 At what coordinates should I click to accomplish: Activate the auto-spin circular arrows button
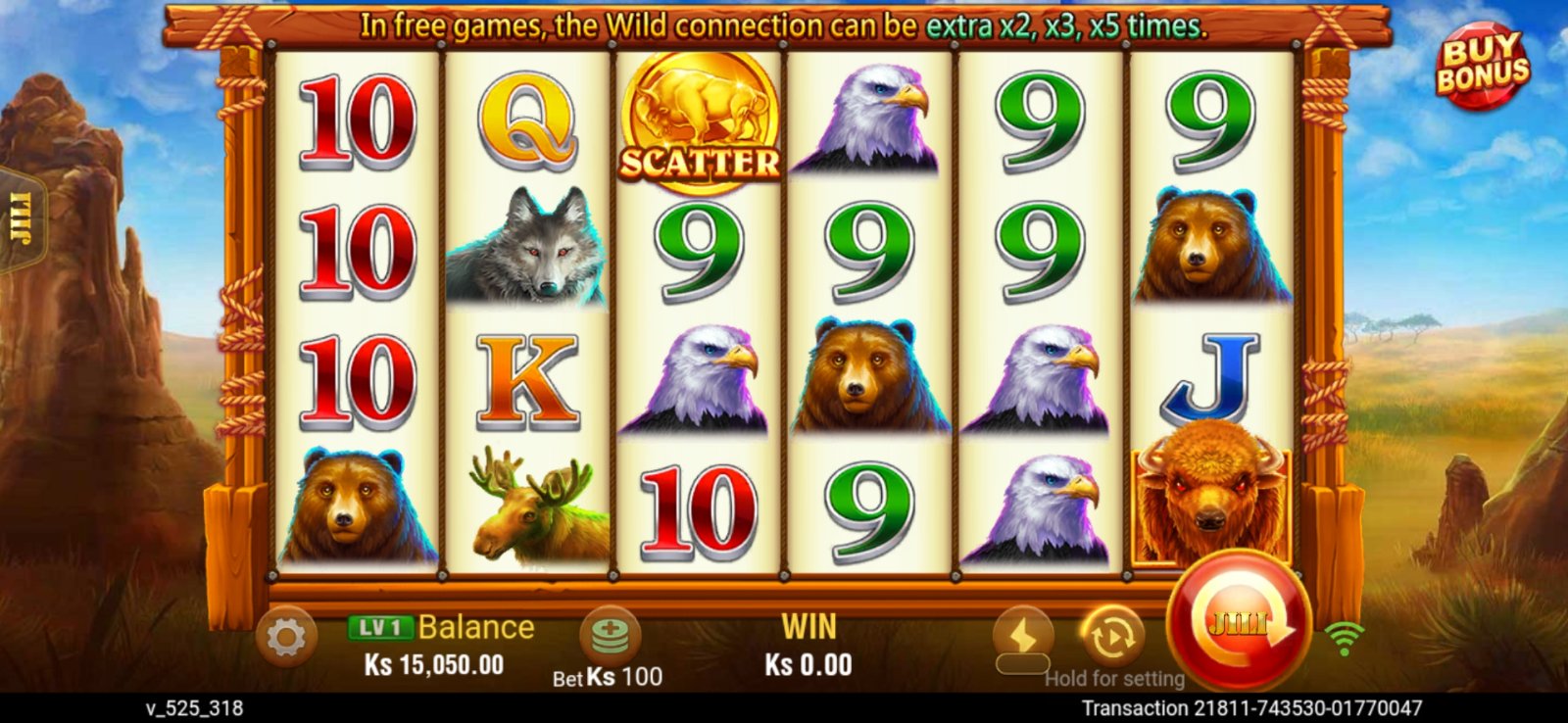[x=1111, y=637]
